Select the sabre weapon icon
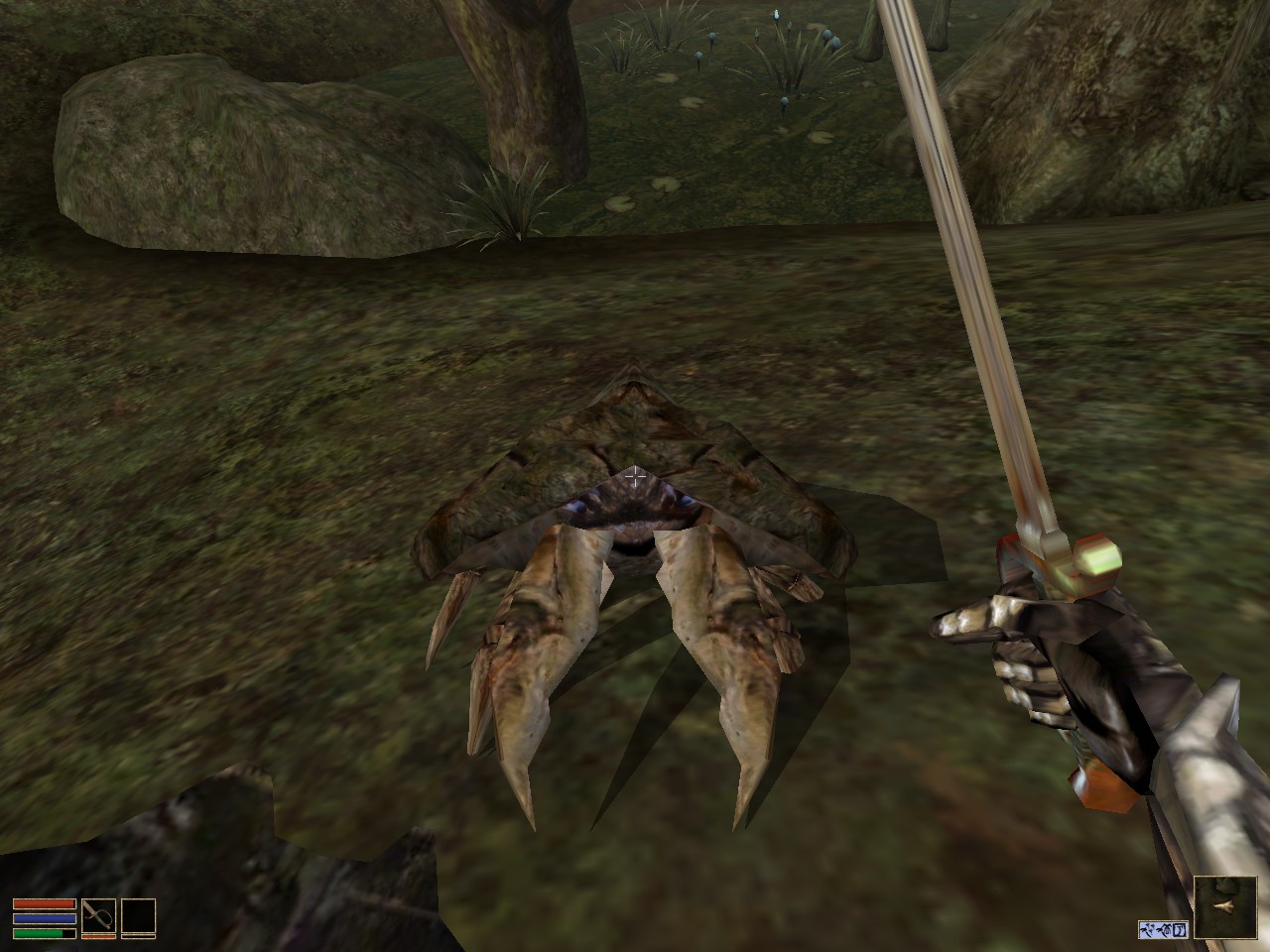Screen dimensions: 1270x952 99,913
